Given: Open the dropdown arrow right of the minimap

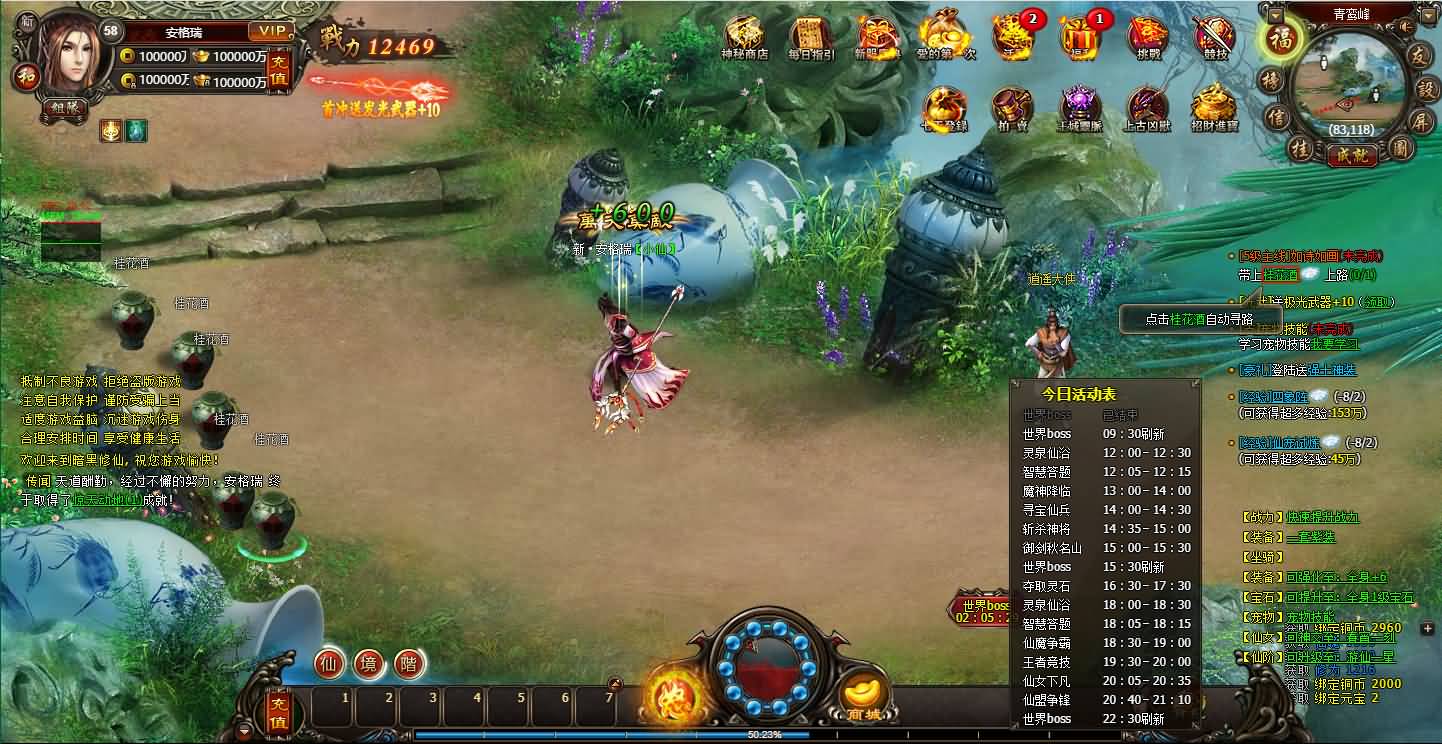Looking at the screenshot, I should click(1428, 17).
